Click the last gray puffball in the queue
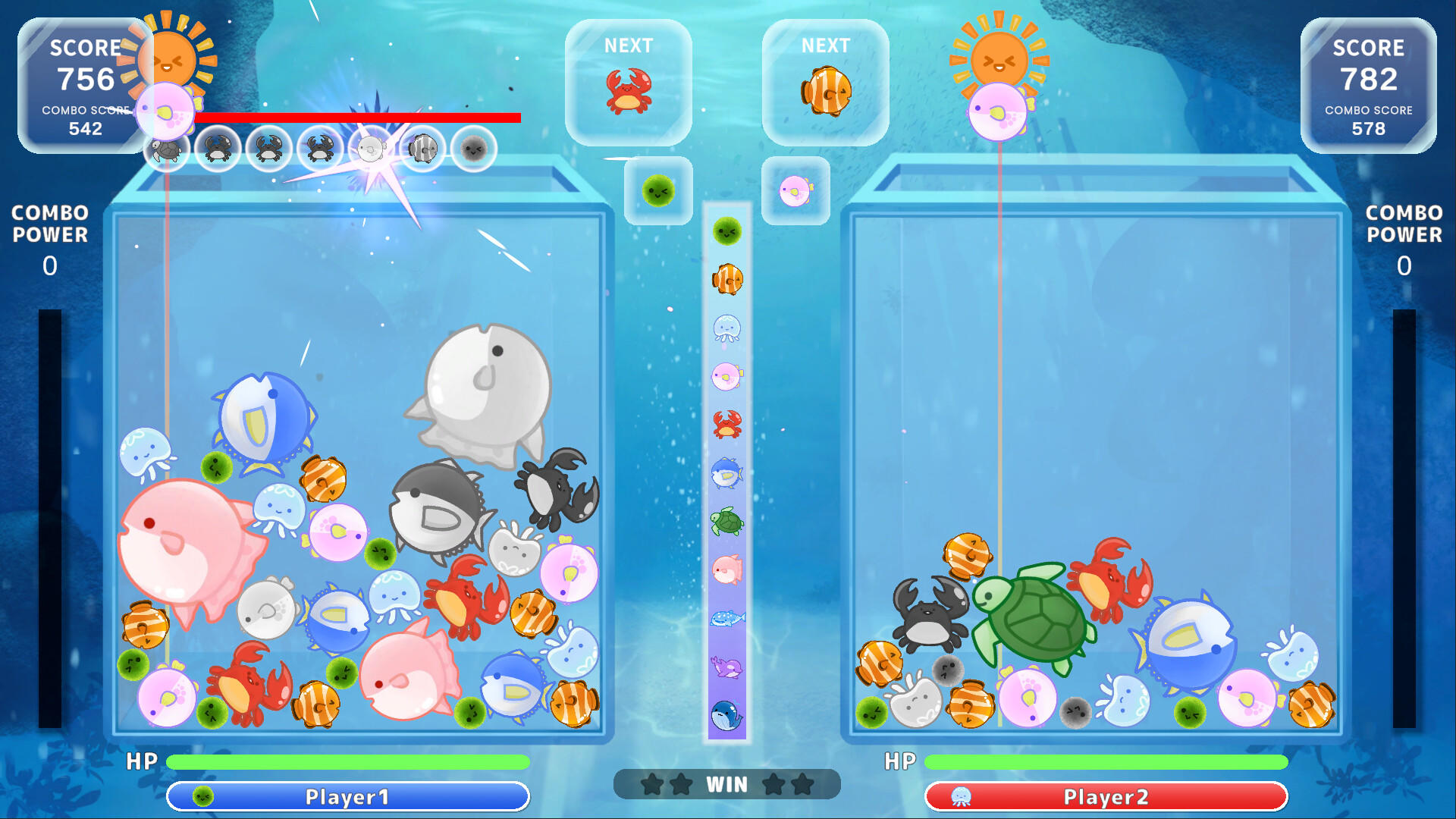 474,149
